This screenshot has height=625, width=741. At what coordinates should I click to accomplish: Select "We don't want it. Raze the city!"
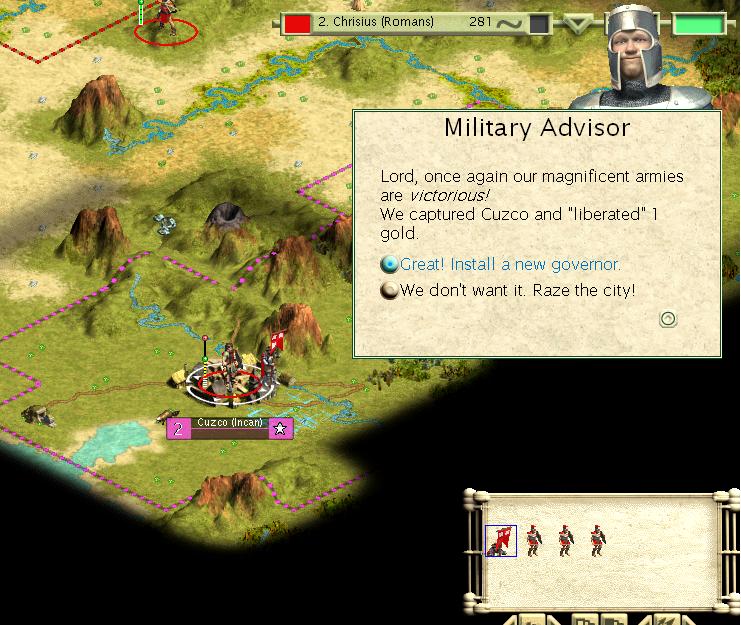point(517,291)
